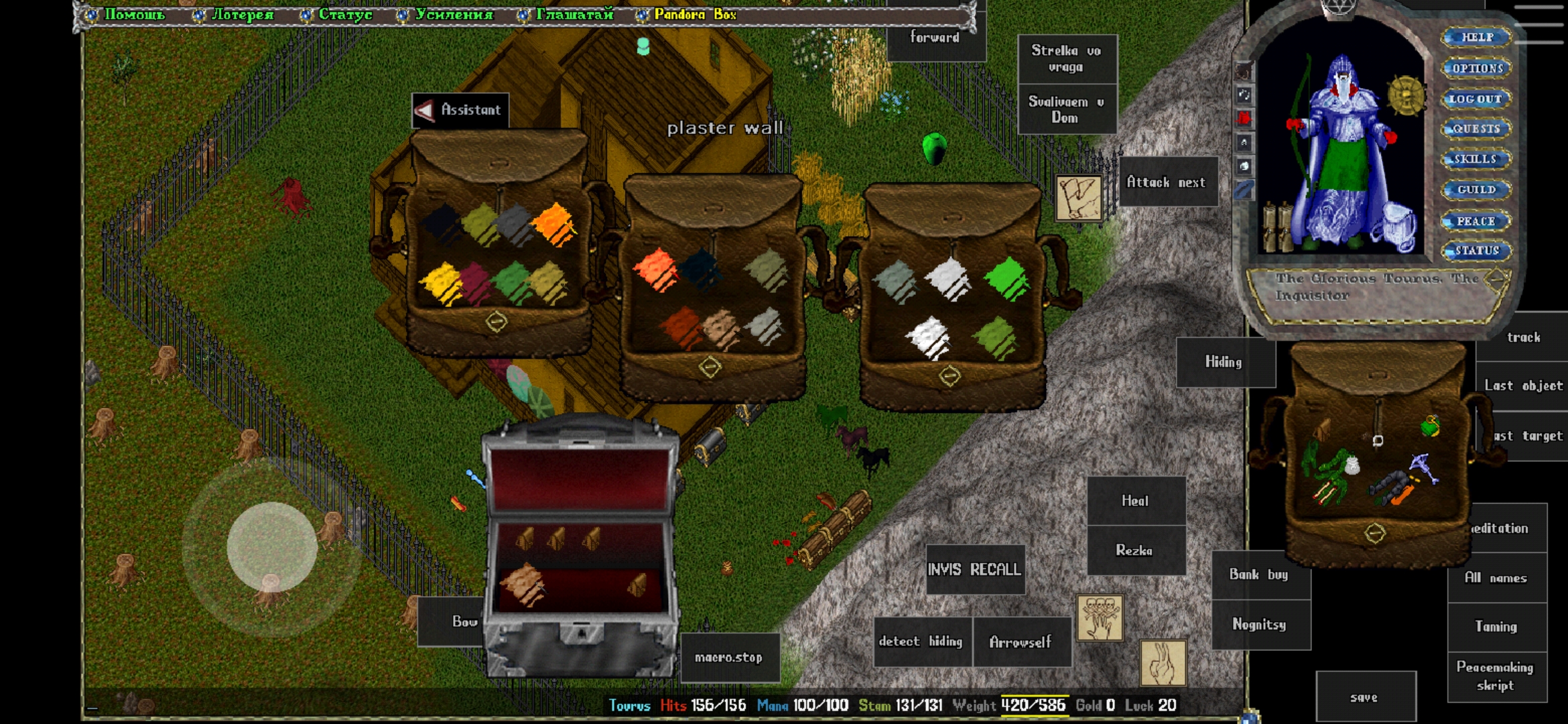
Task: Tap the Hiding skill button
Action: click(1224, 362)
